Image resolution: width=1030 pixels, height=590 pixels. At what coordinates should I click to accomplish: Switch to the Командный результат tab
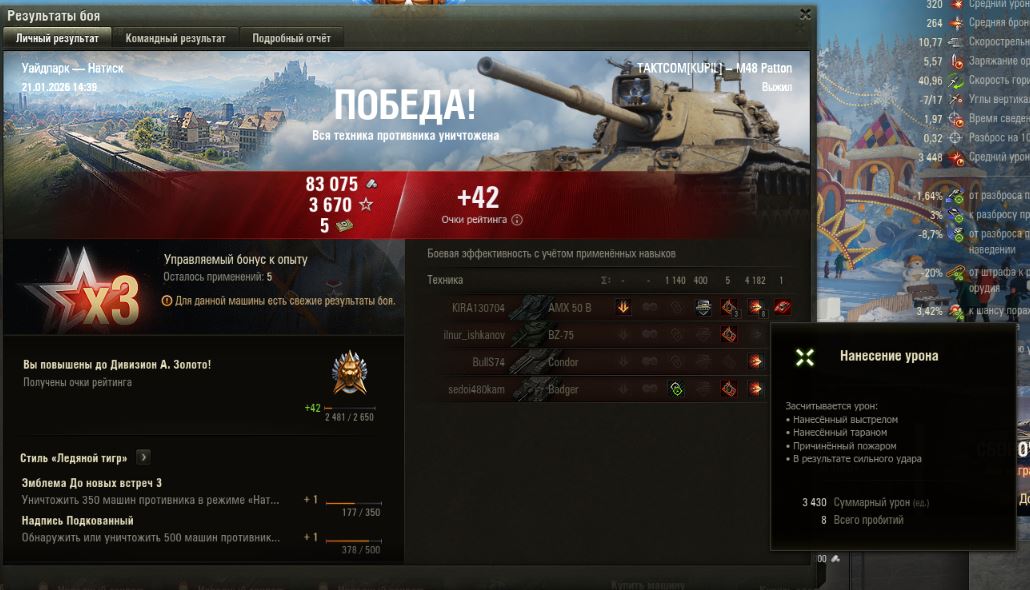[176, 38]
